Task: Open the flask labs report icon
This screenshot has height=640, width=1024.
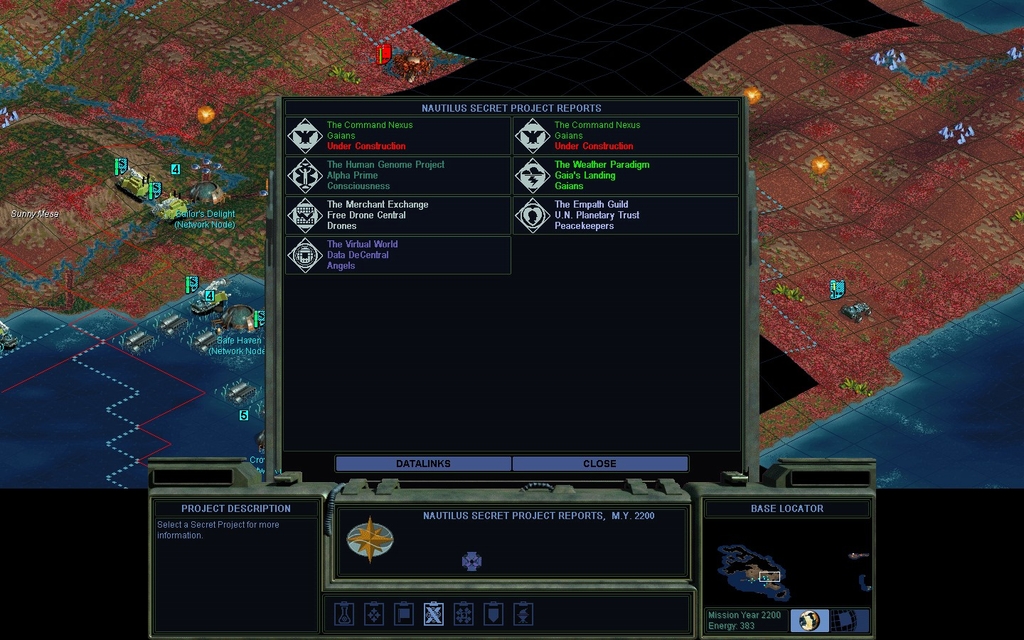Action: 344,613
